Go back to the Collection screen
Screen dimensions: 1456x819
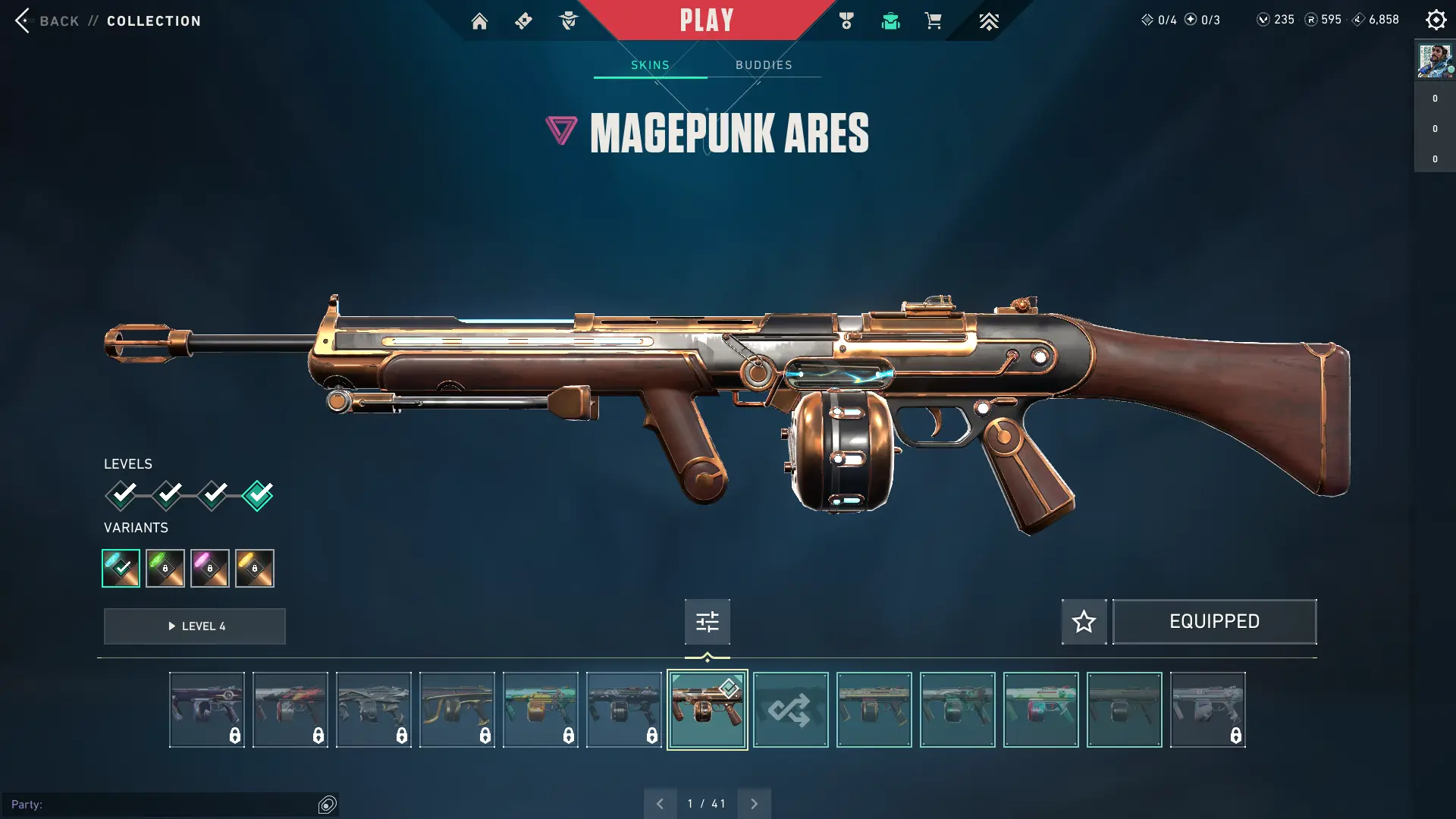[x=45, y=20]
